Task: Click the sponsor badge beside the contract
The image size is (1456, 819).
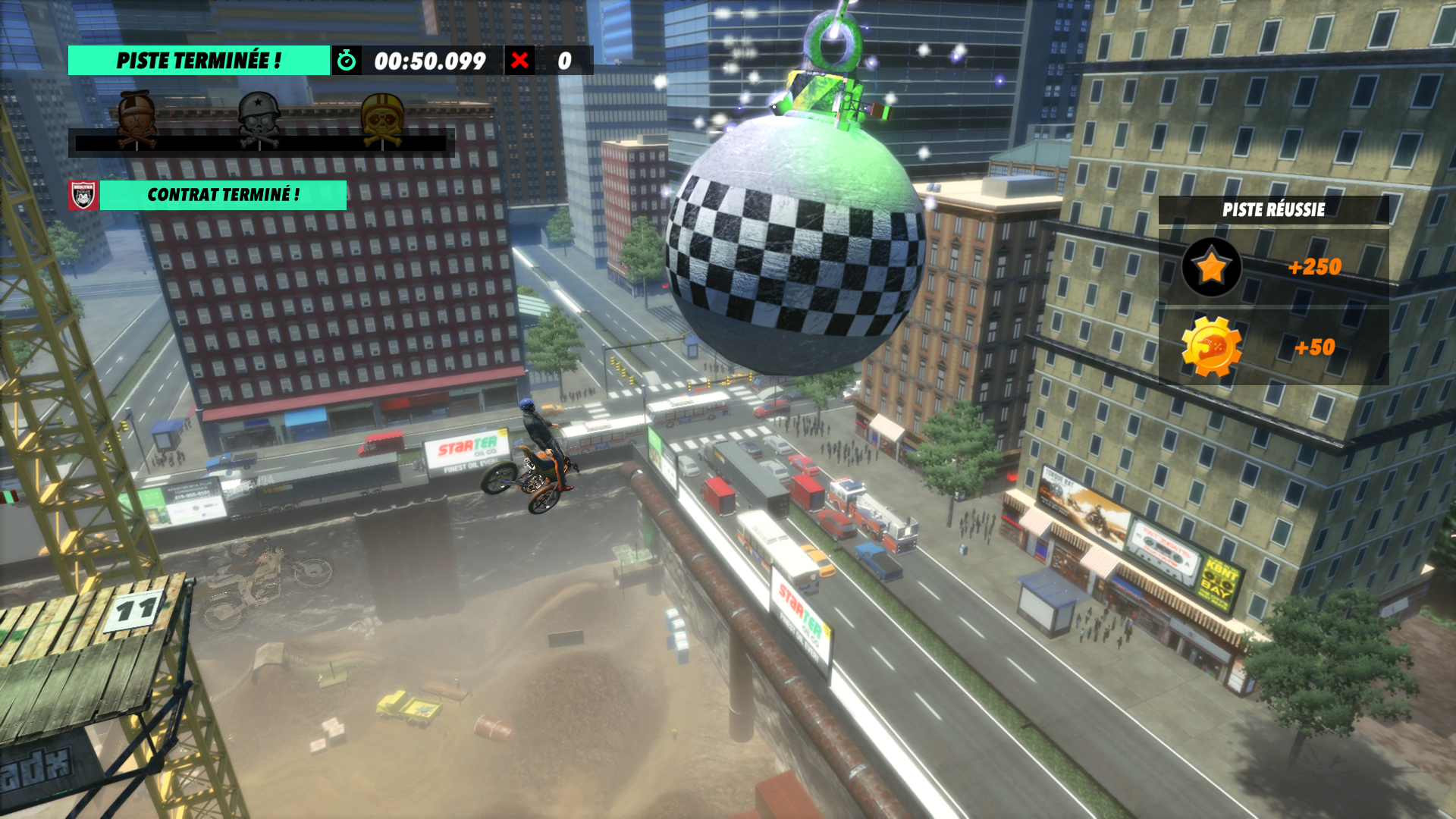Action: pos(83,195)
